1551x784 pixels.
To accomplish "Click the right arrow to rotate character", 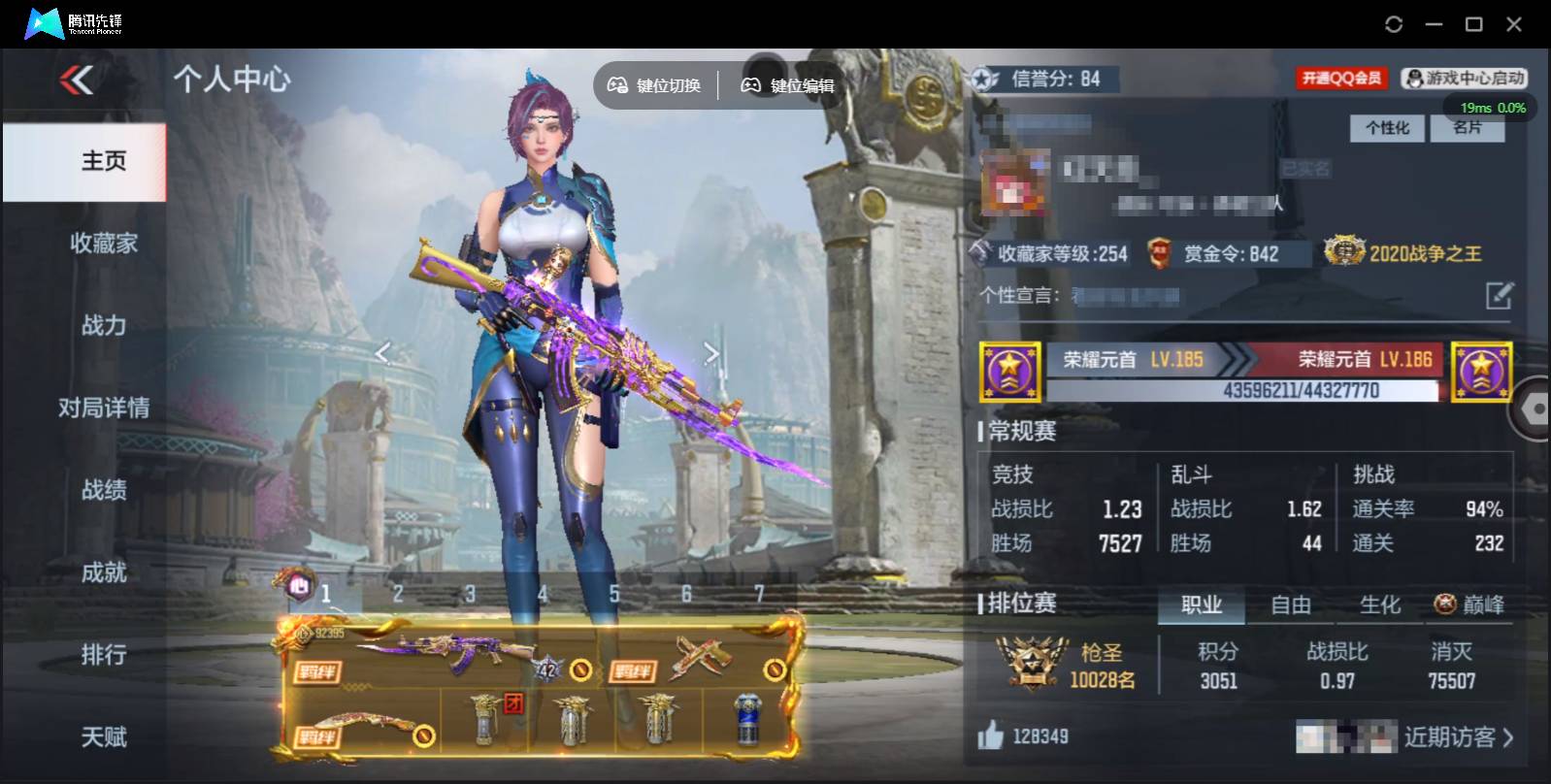I will pos(711,353).
